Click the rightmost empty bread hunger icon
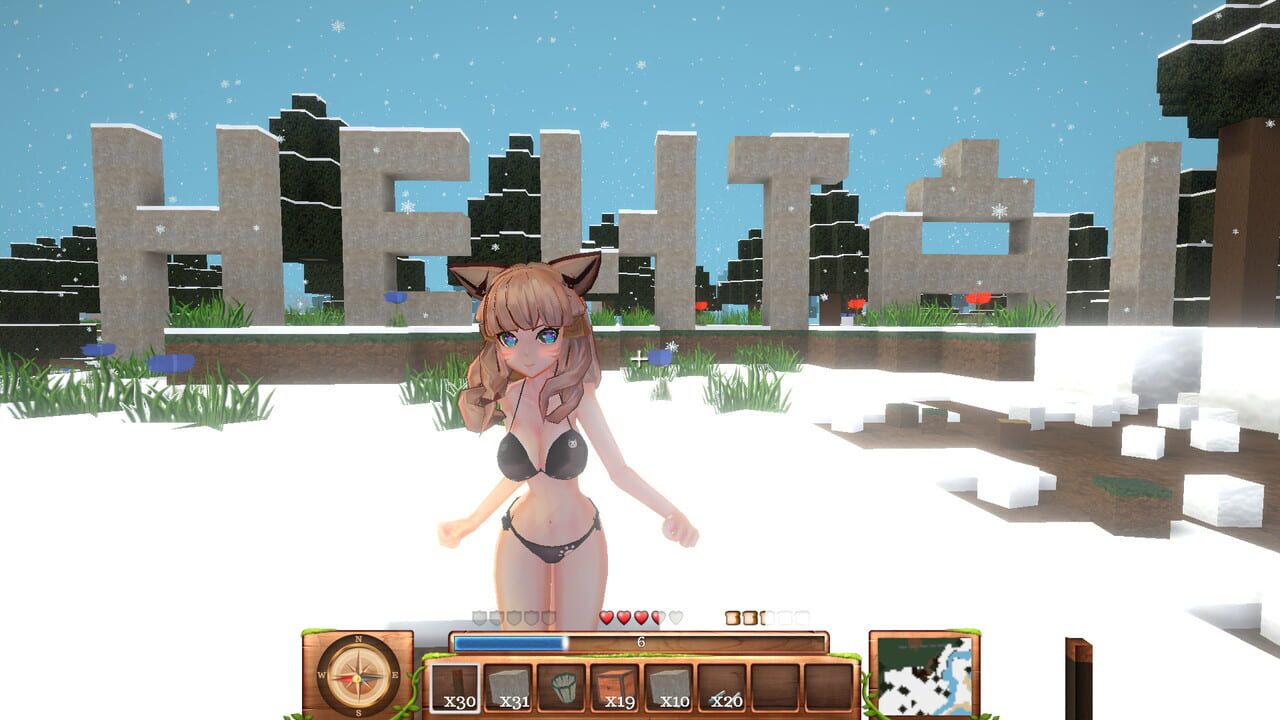 pyautogui.click(x=803, y=616)
